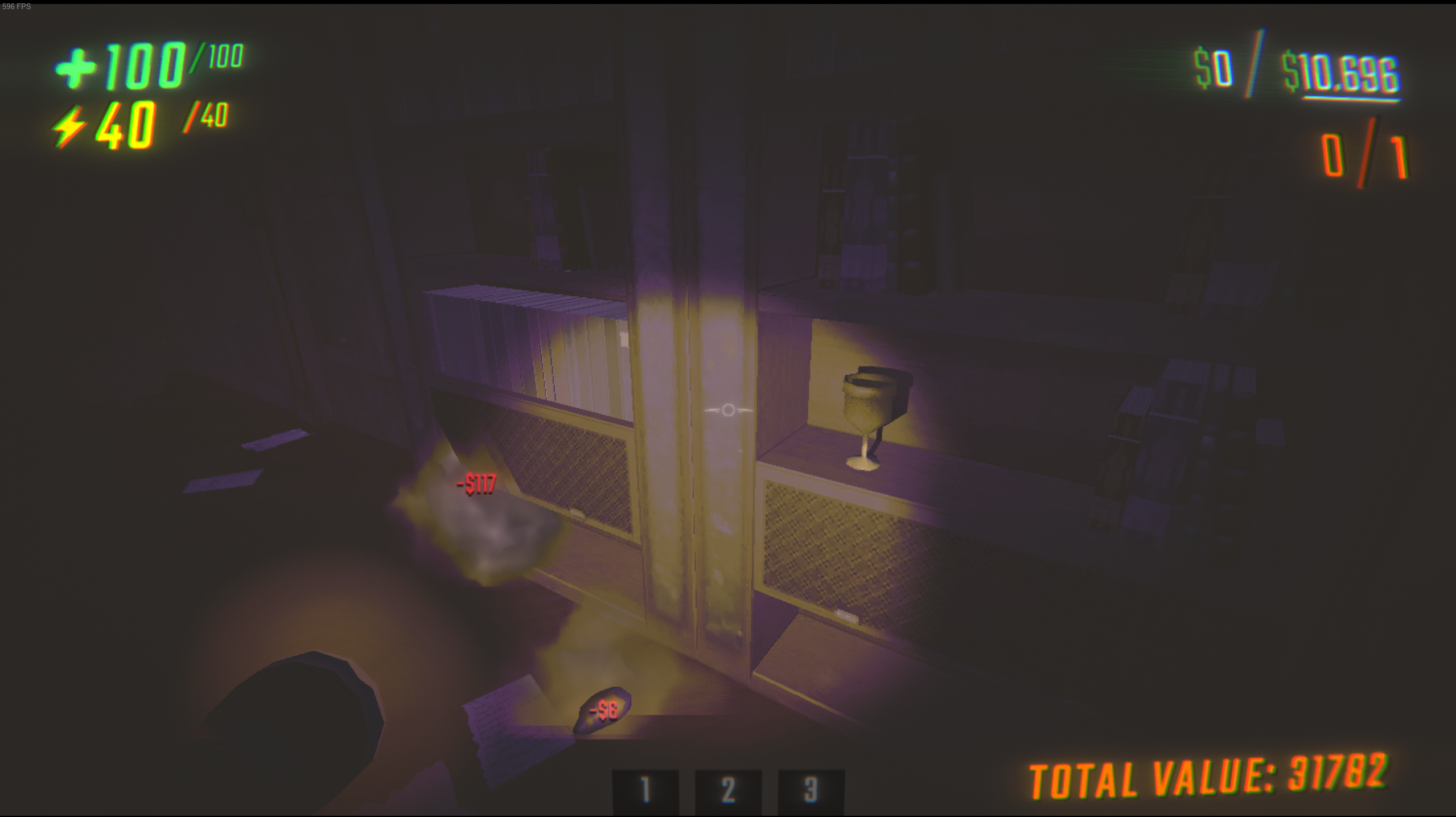Screen dimensions: 1456x817
Task: Select hotbar slot 2
Action: point(729,791)
